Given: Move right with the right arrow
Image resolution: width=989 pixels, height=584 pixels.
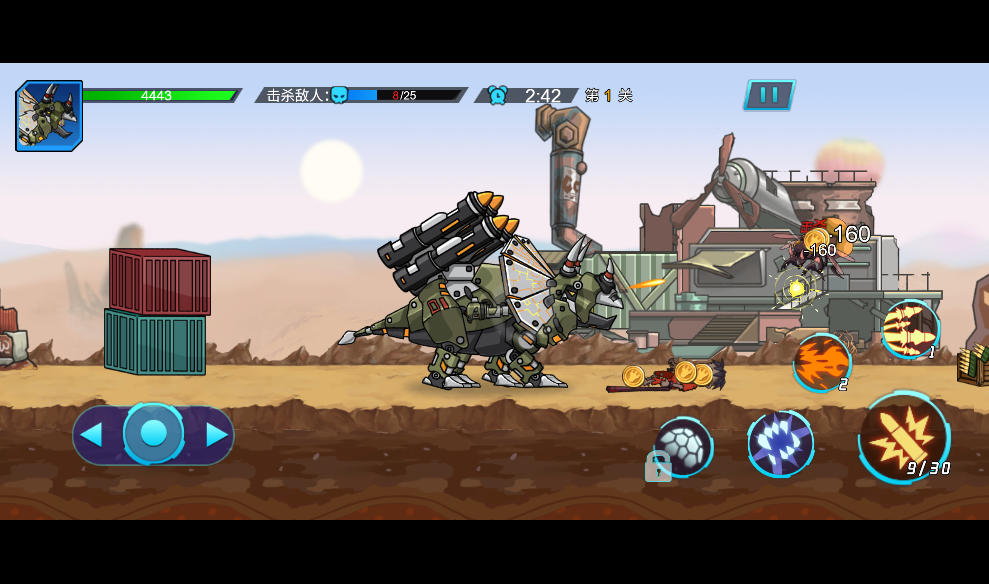Looking at the screenshot, I should pos(216,434).
